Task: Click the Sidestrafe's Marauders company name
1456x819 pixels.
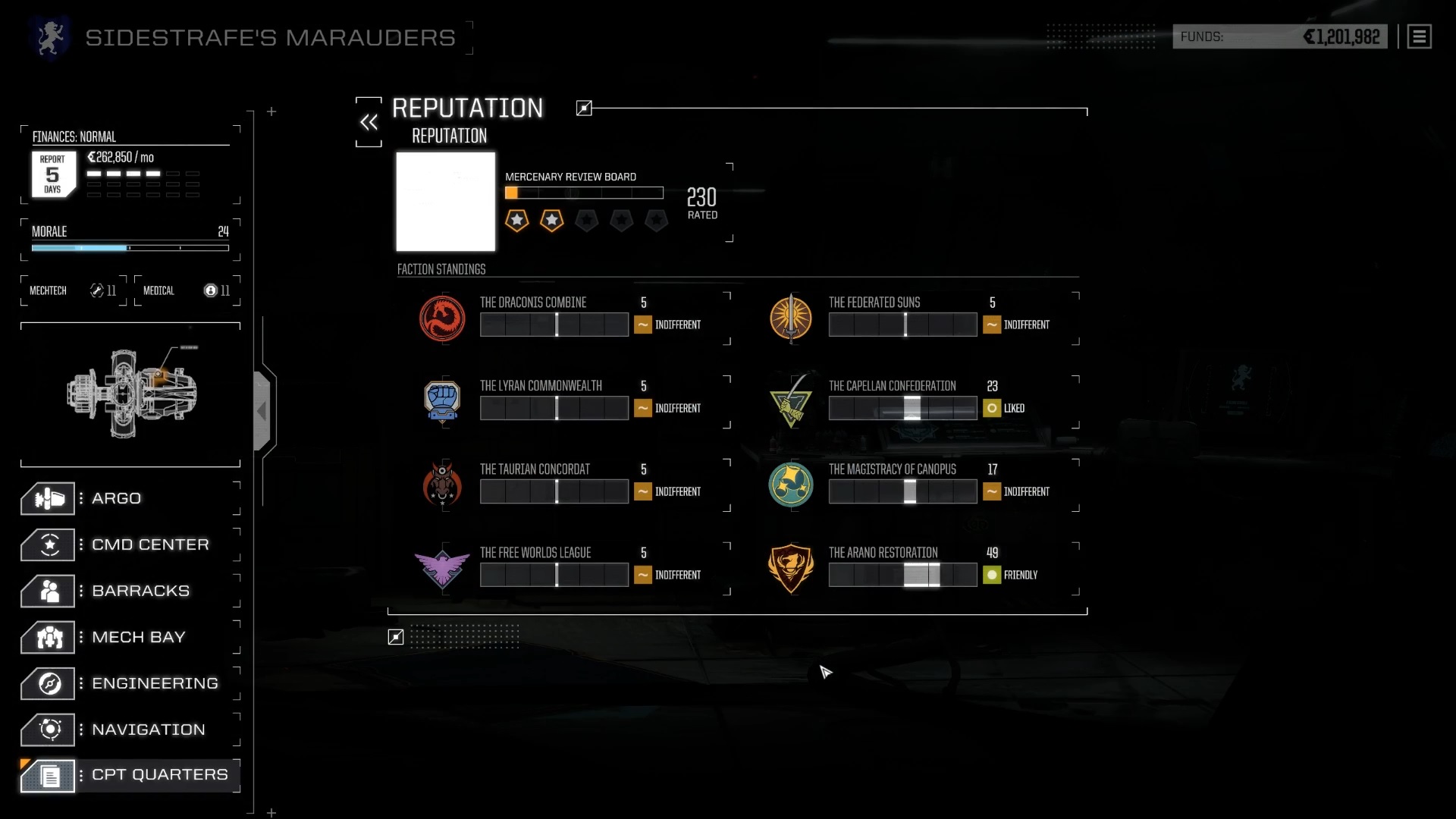Action: coord(270,36)
